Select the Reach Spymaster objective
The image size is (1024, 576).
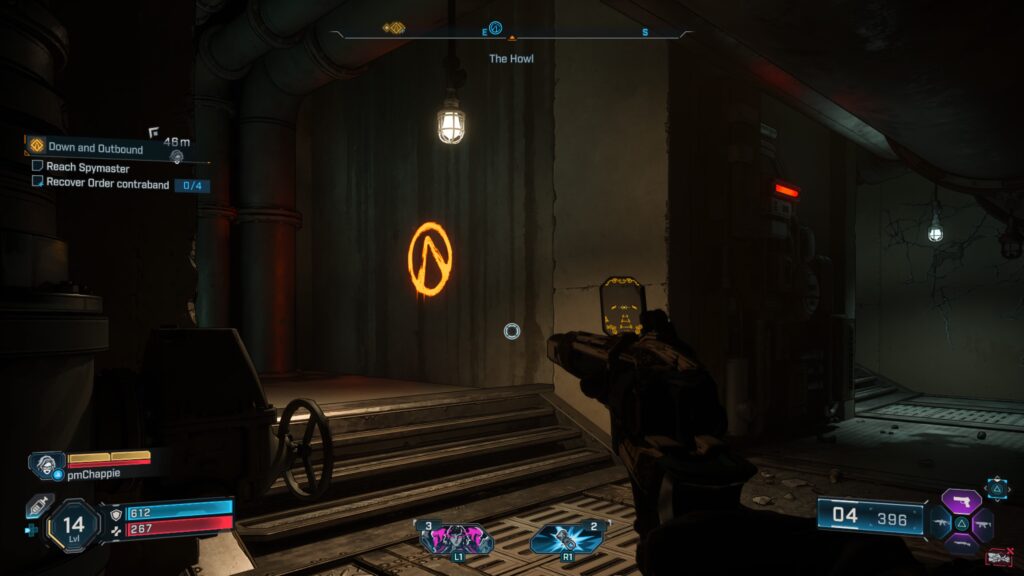(x=88, y=167)
